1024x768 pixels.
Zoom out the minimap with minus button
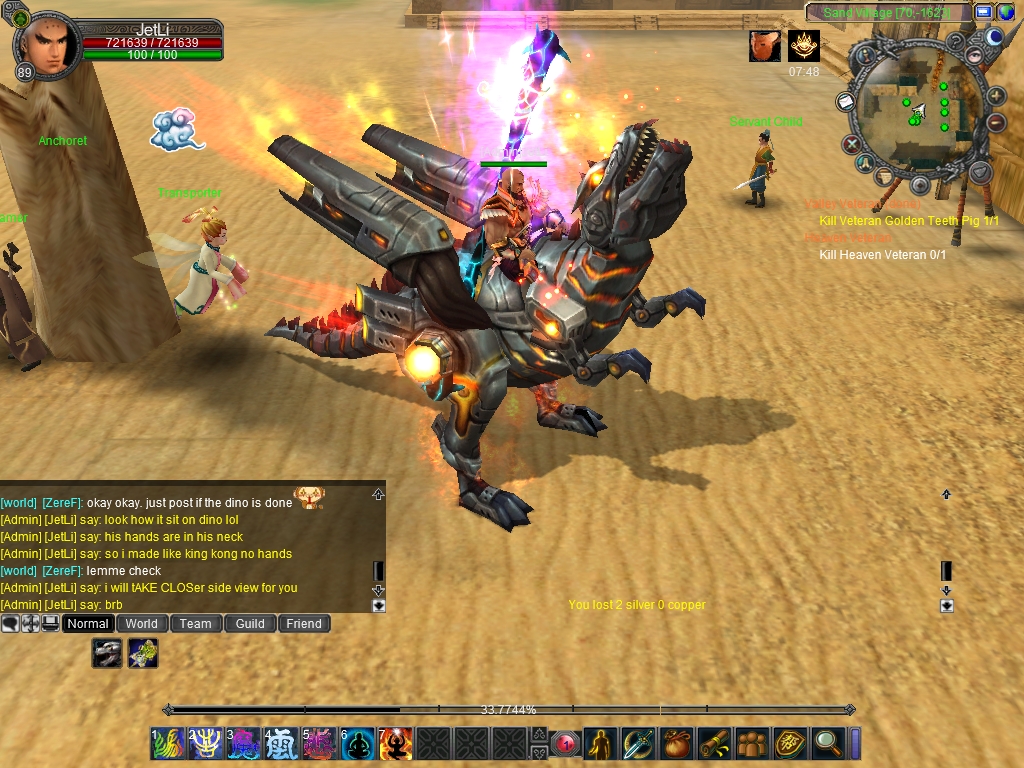996,122
